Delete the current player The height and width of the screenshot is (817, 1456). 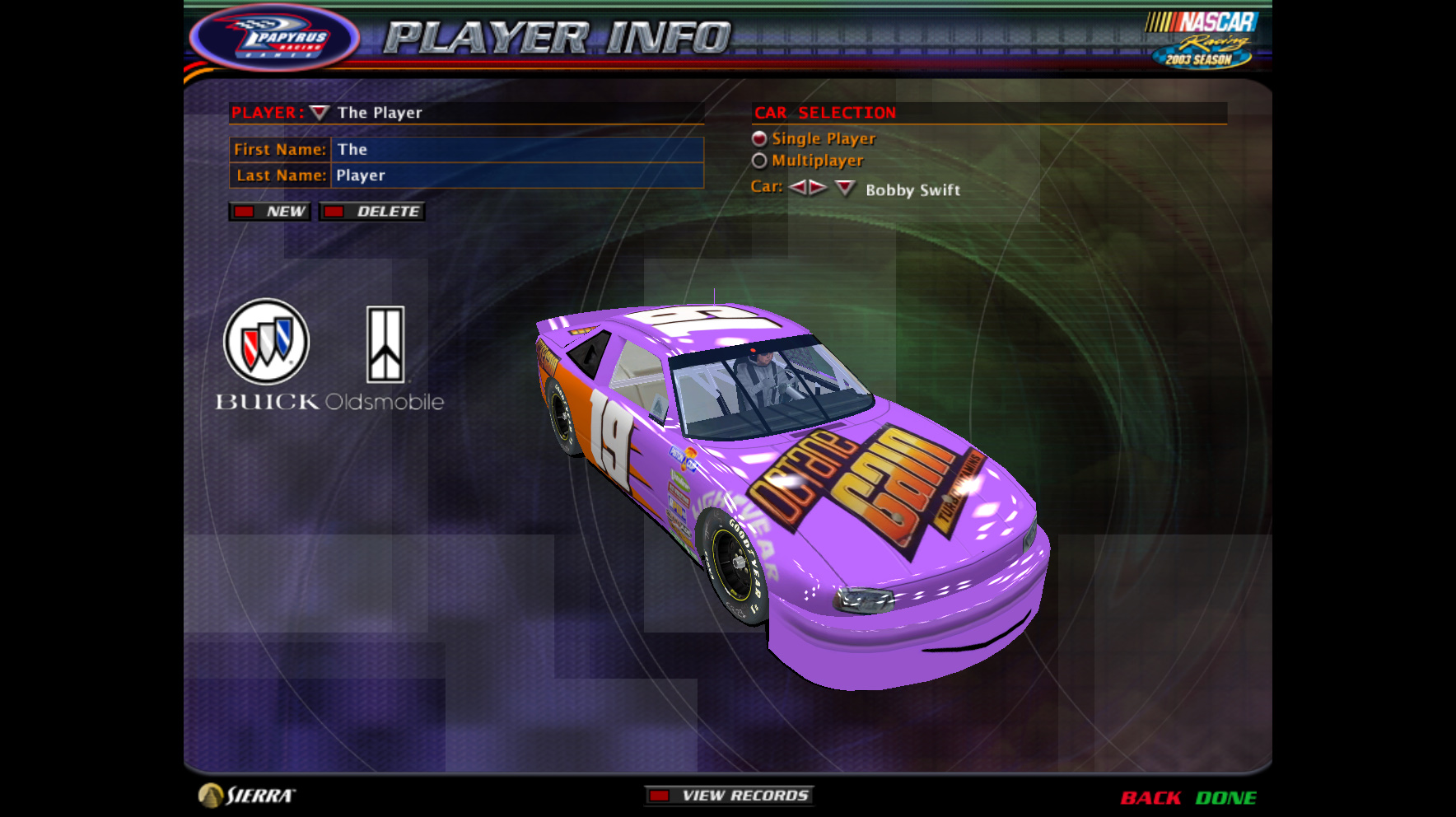[372, 212]
